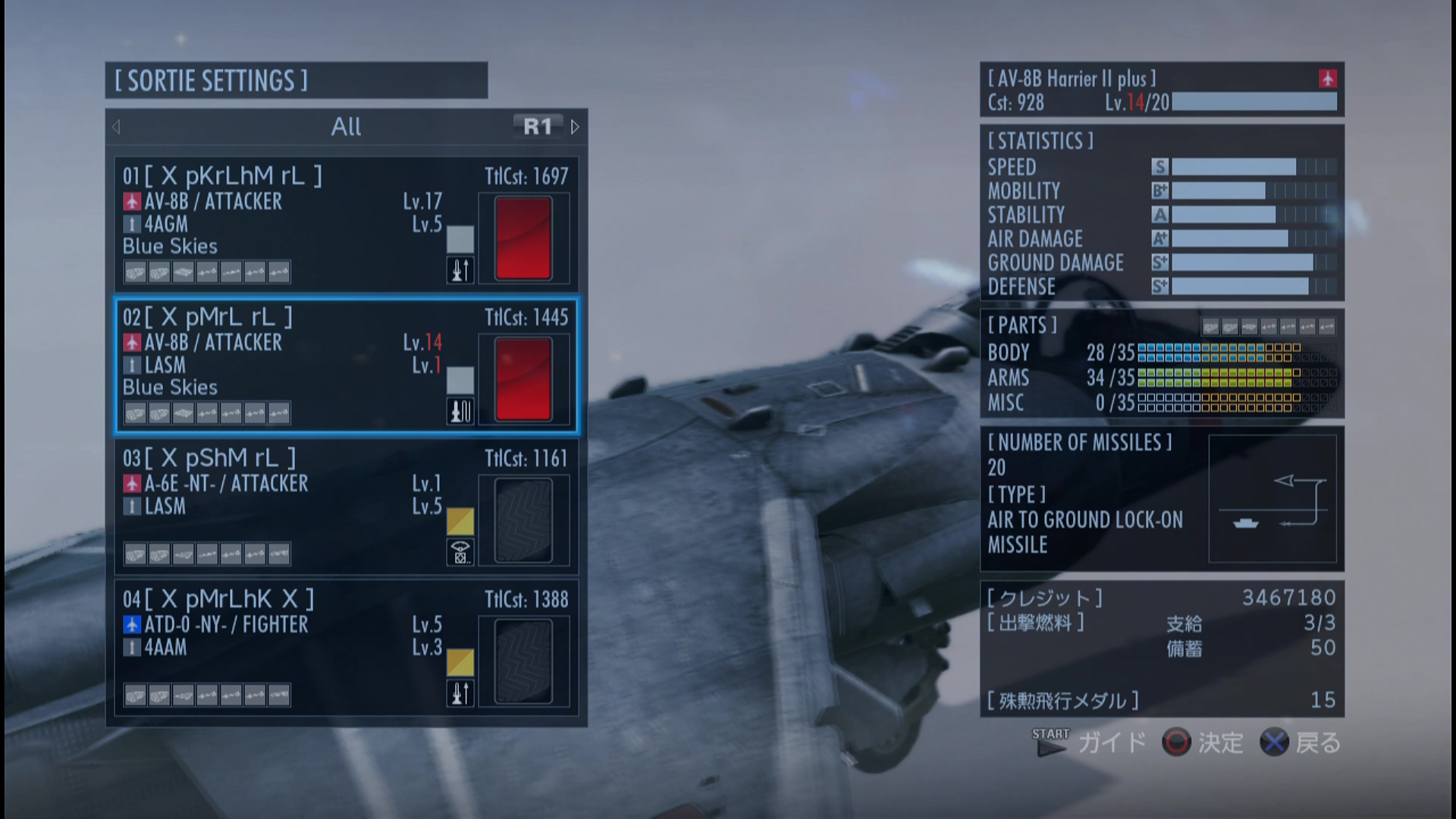Select the empty emblem card of set 03
The image size is (1456, 819).
523,520
